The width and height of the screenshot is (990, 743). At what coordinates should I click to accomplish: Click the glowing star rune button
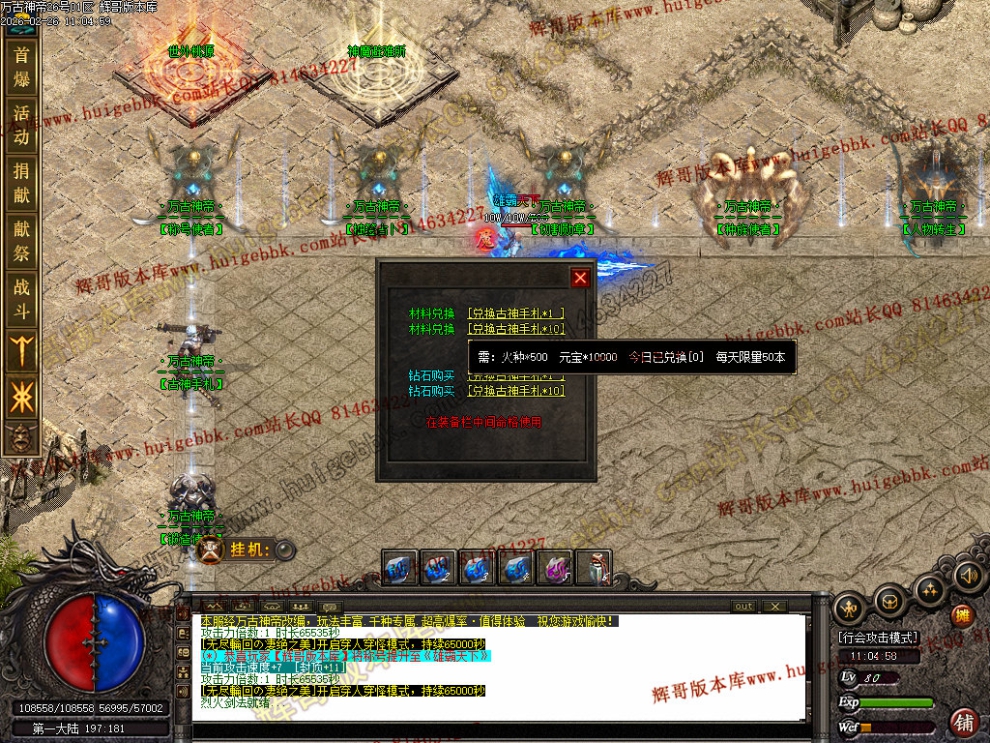point(20,399)
